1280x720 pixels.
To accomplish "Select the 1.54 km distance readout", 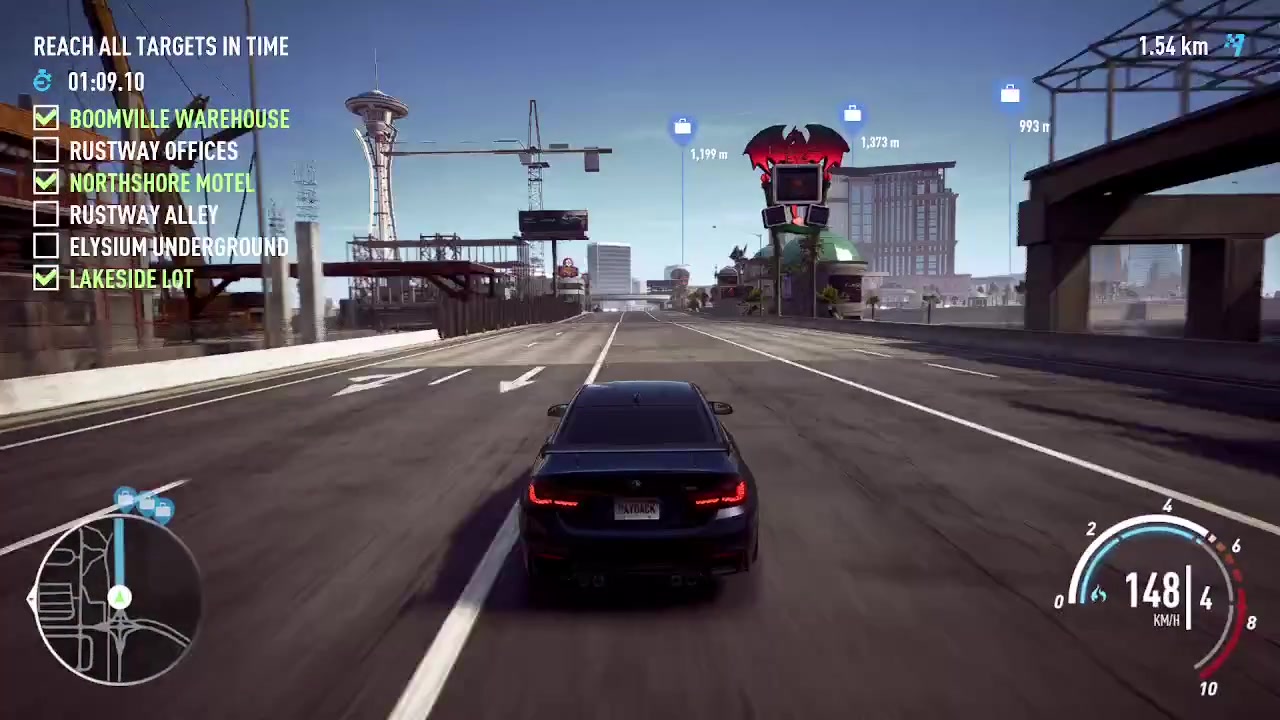I will [1172, 46].
